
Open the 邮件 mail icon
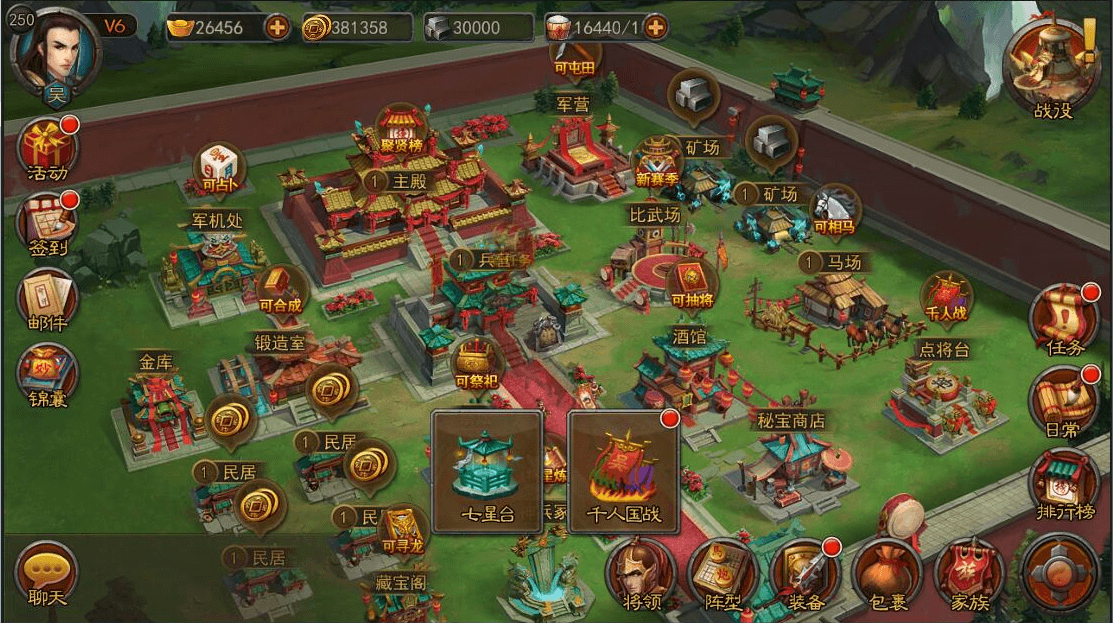tap(46, 297)
